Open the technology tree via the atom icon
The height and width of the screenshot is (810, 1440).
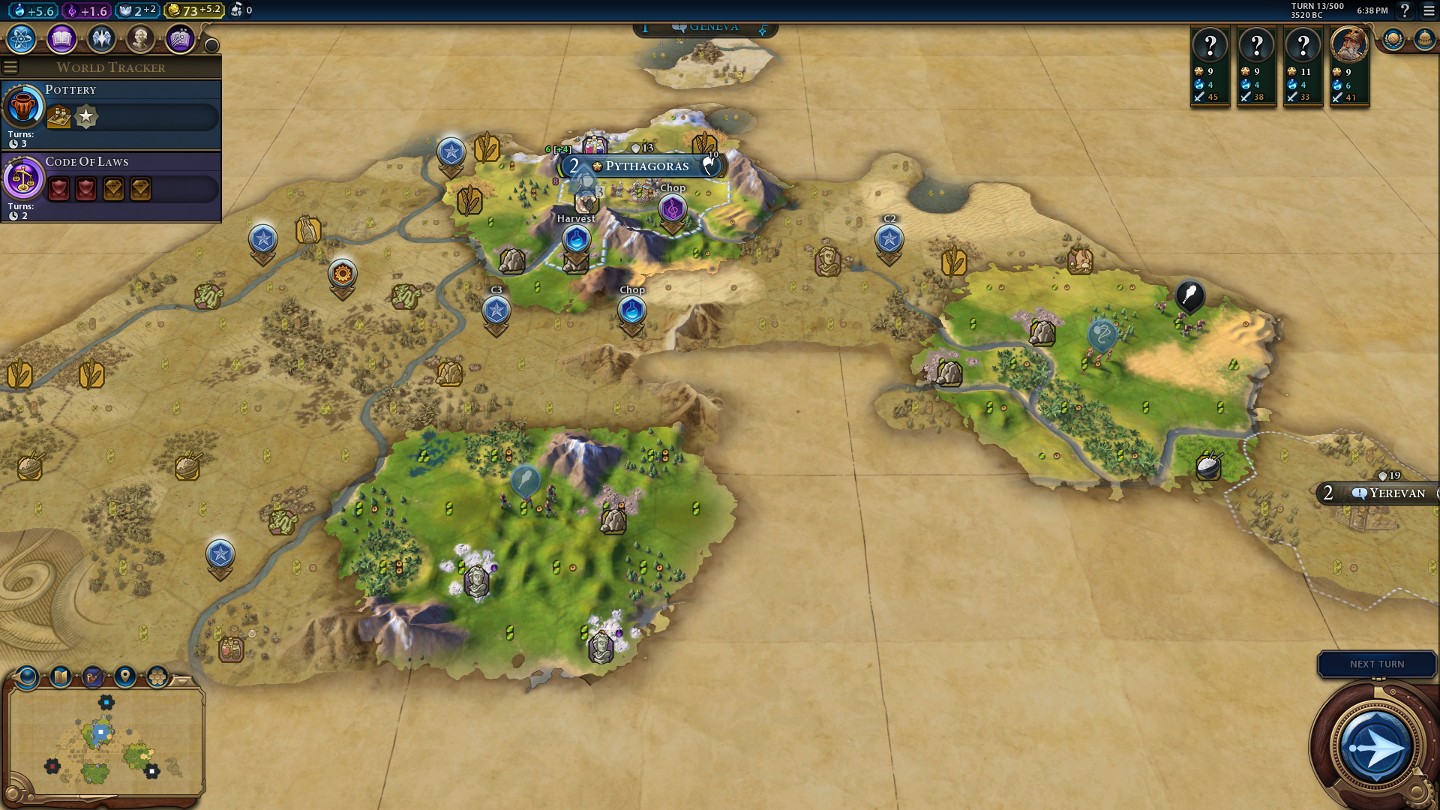22,39
